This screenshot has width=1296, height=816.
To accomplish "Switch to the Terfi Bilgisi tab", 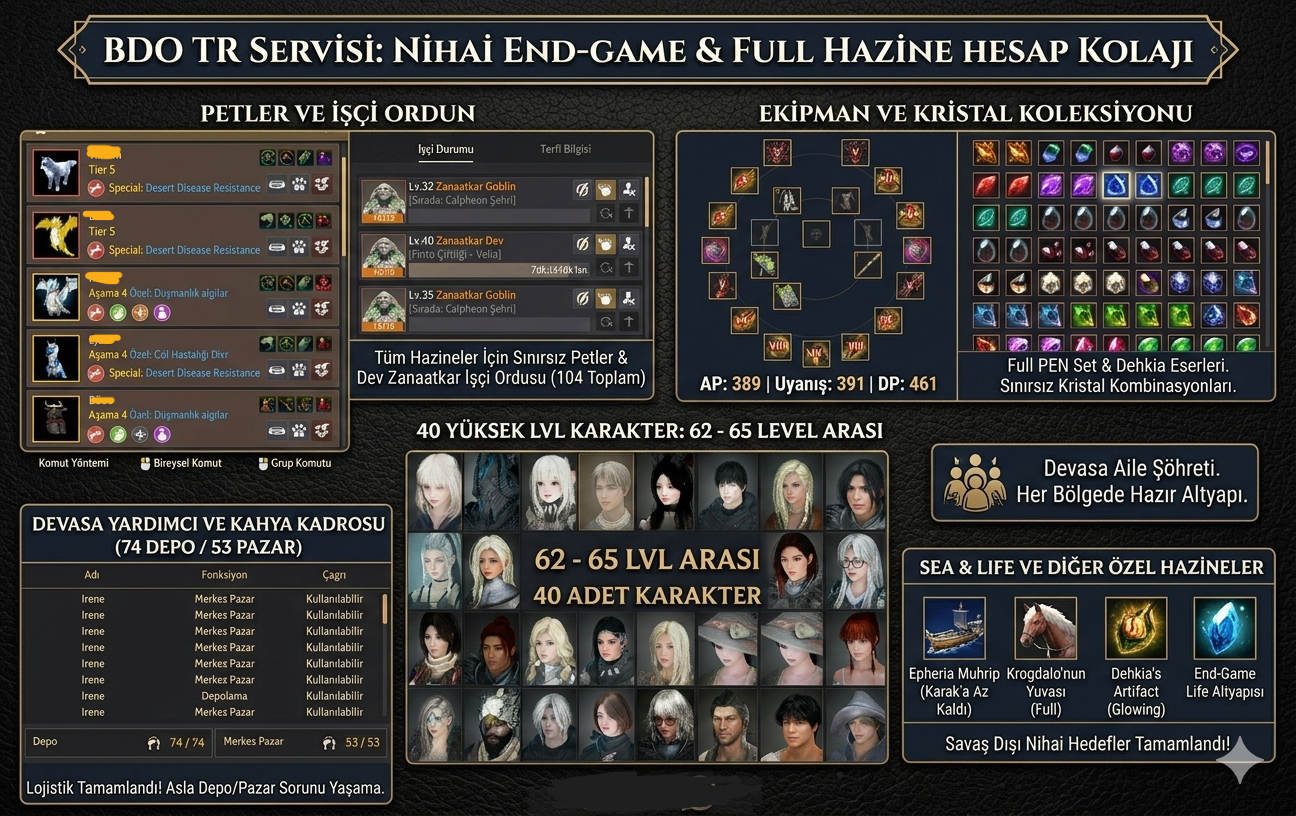I will coord(566,148).
